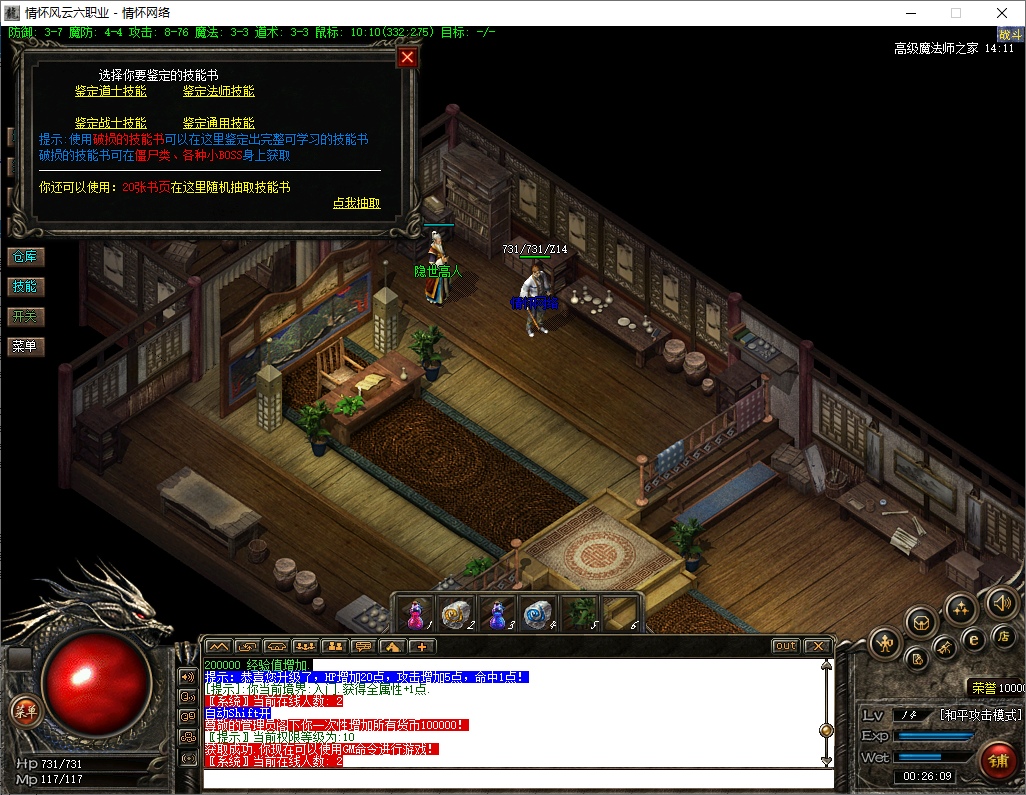The height and width of the screenshot is (795, 1026).
Task: Draw a random skill book via 点我抽取
Action: pyautogui.click(x=356, y=203)
